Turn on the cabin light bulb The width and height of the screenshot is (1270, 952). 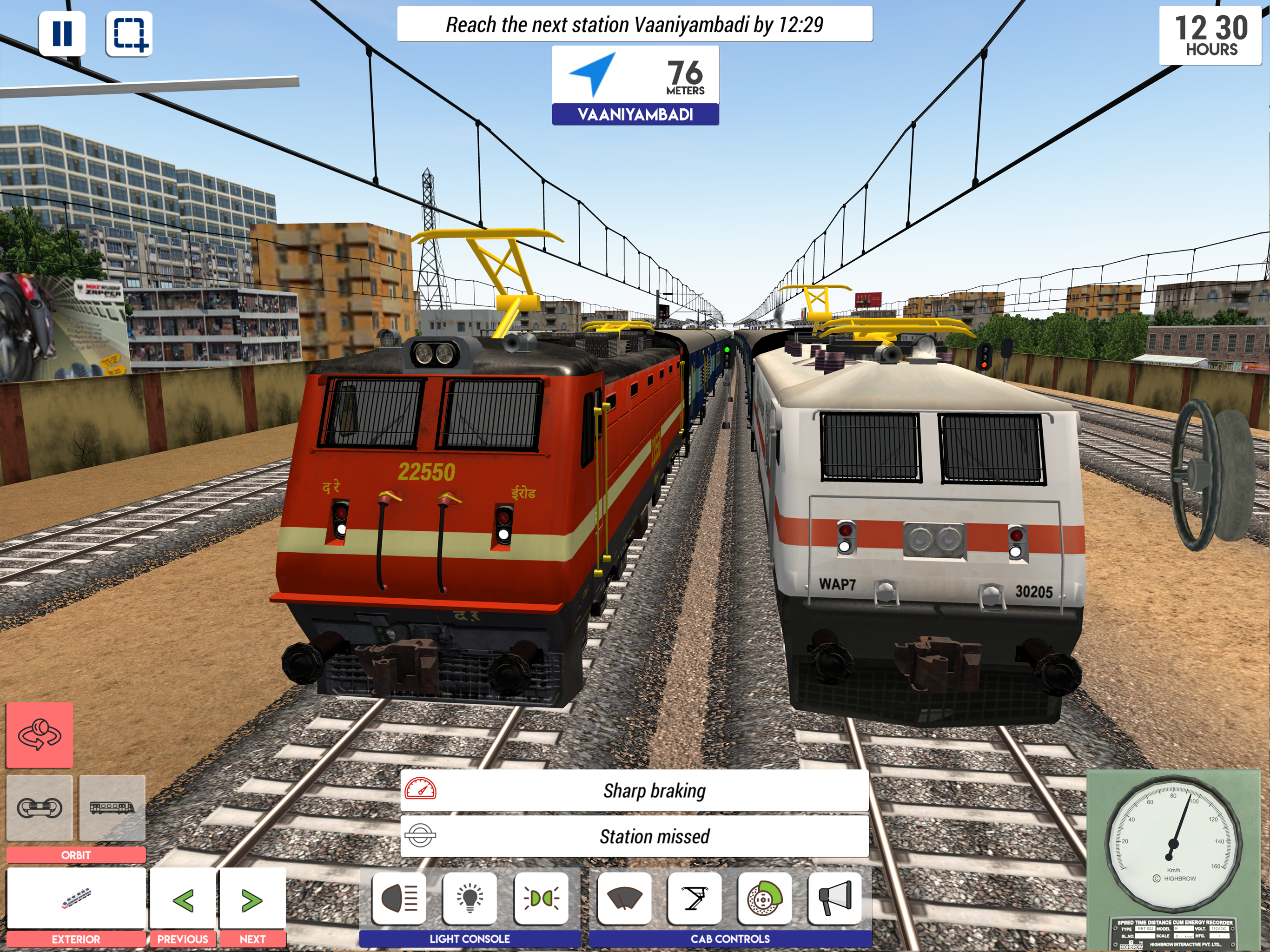coord(470,899)
